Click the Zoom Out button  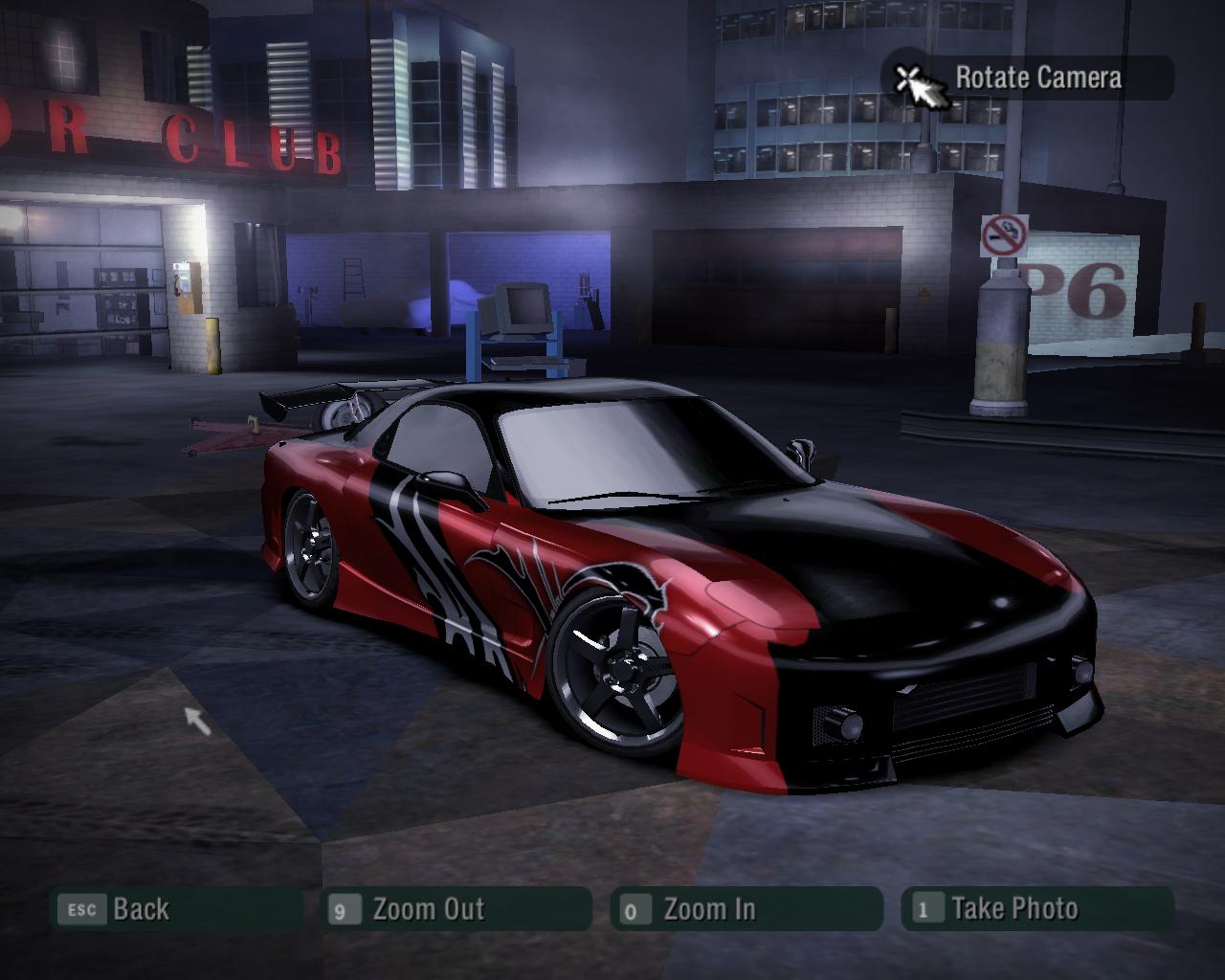[456, 908]
